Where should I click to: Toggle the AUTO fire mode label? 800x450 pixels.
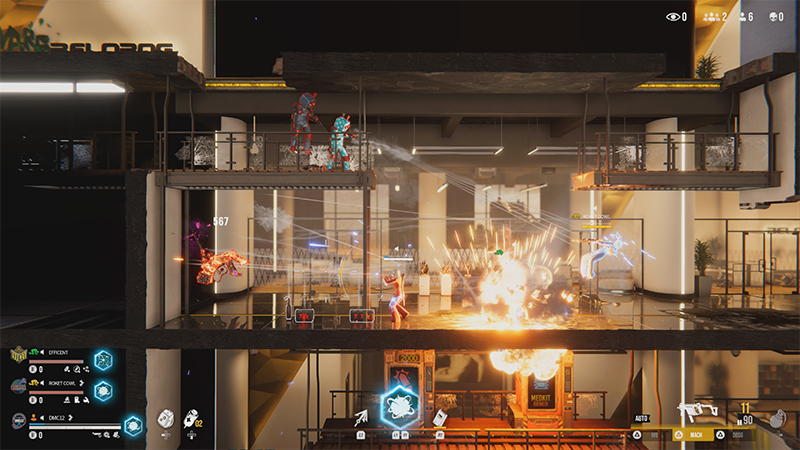click(642, 418)
